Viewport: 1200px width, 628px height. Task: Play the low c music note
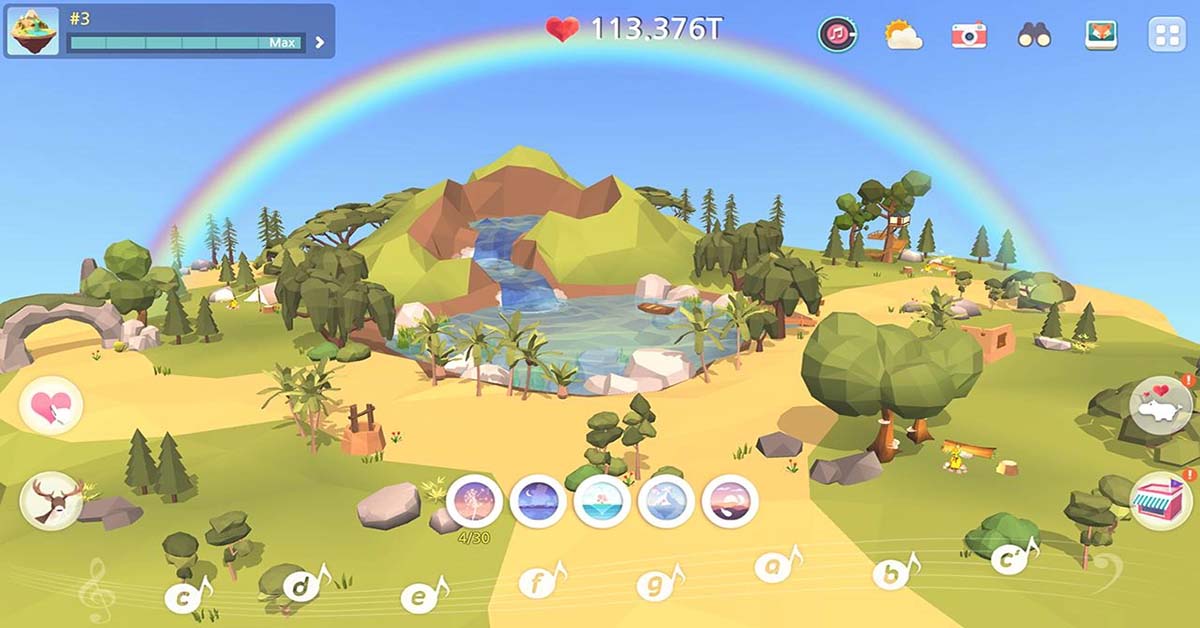[185, 597]
